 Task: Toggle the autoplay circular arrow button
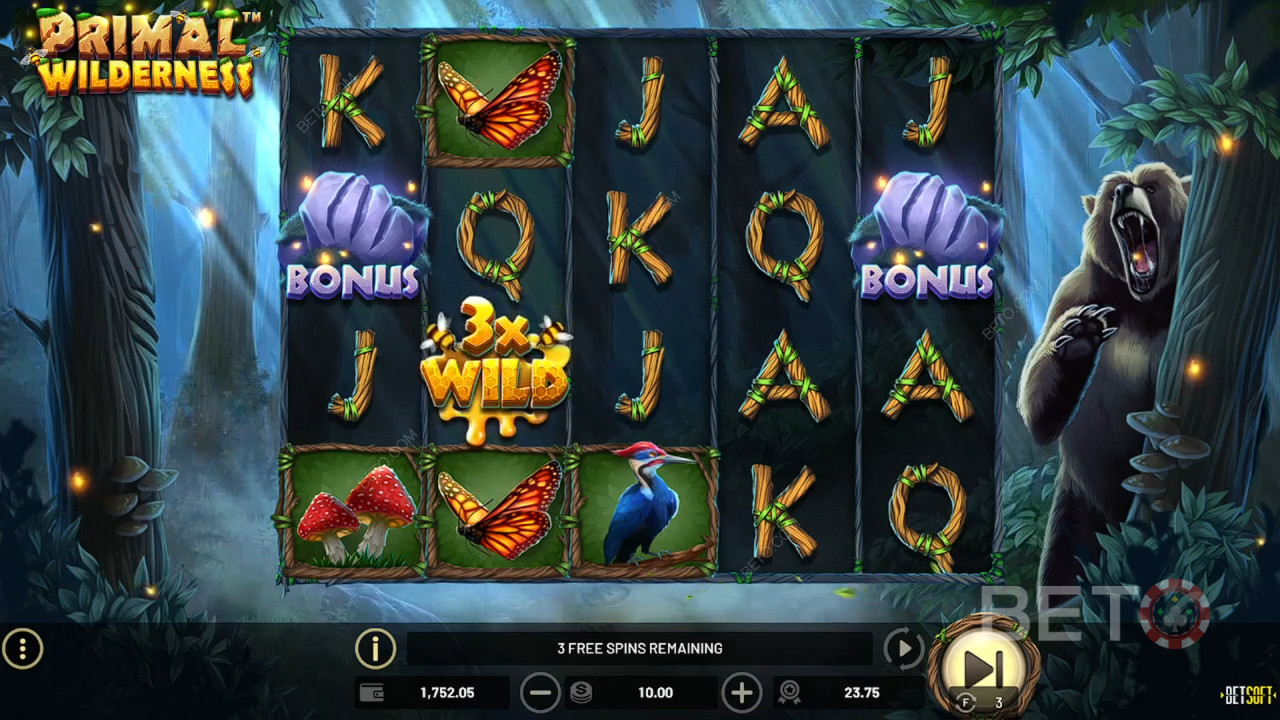click(x=903, y=650)
